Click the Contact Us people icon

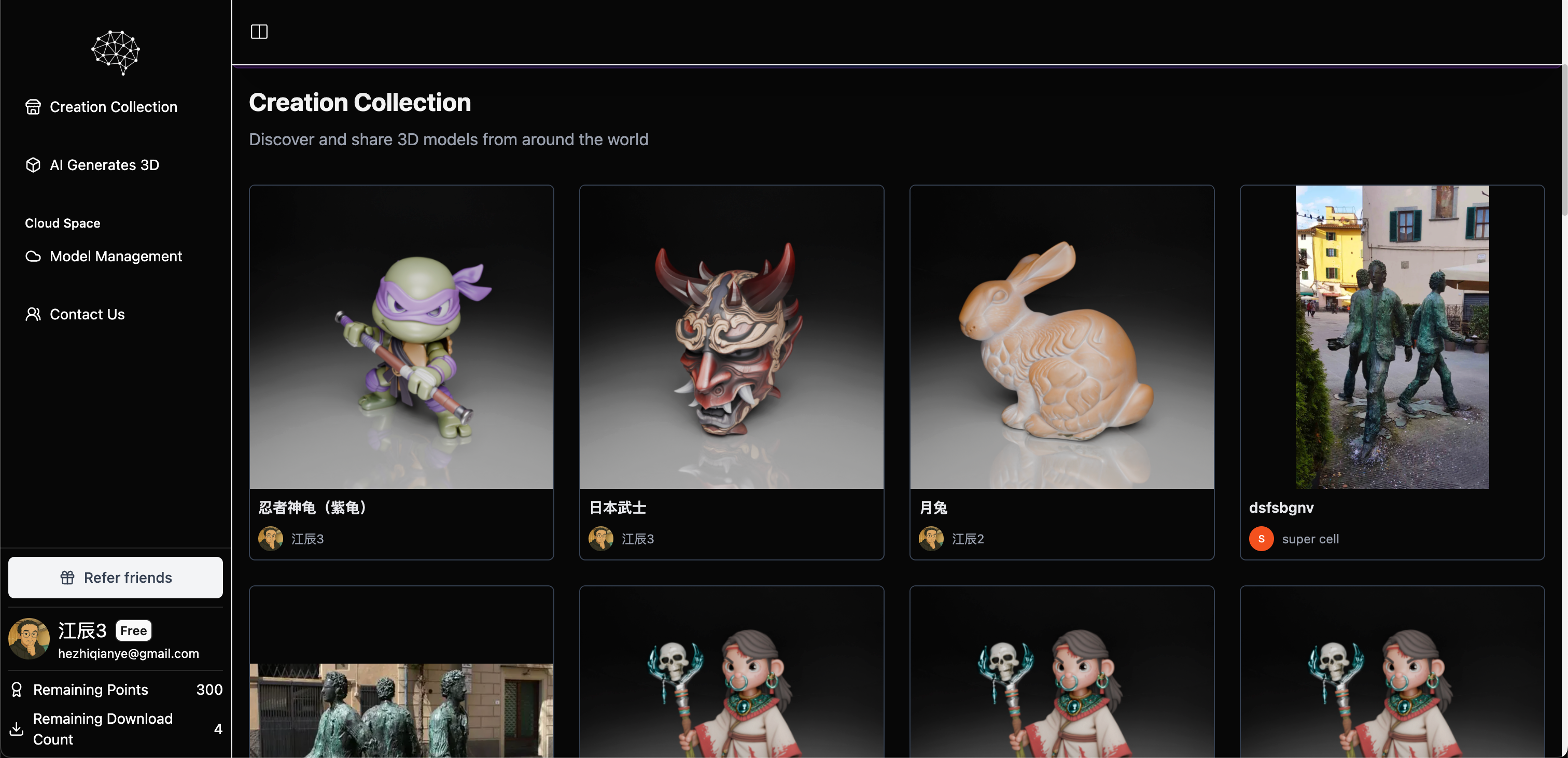point(34,314)
